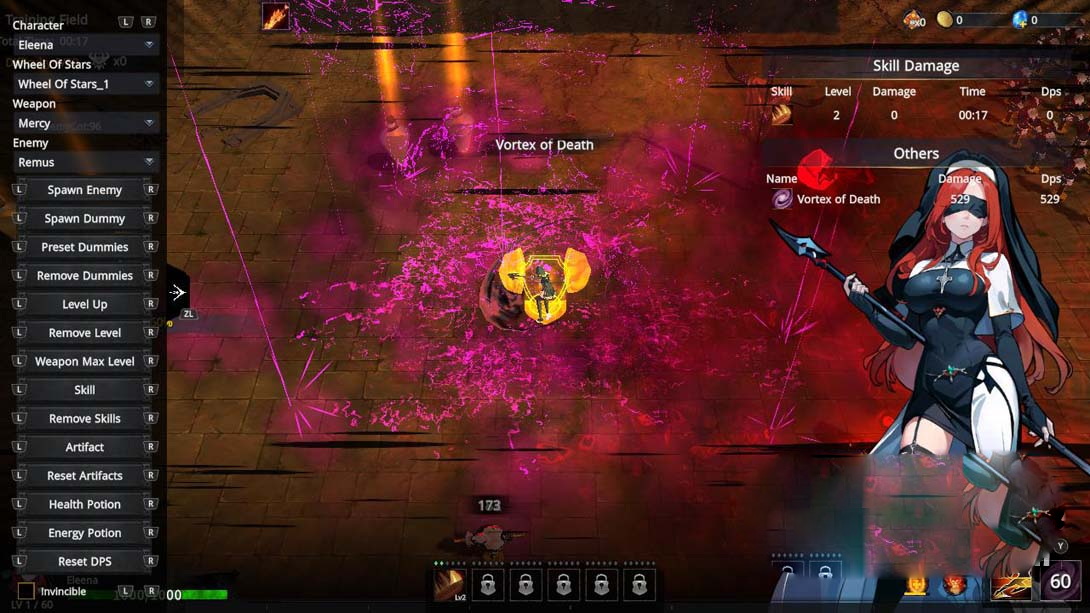Select the Preset Dummies option
1090x613 pixels.
point(84,247)
